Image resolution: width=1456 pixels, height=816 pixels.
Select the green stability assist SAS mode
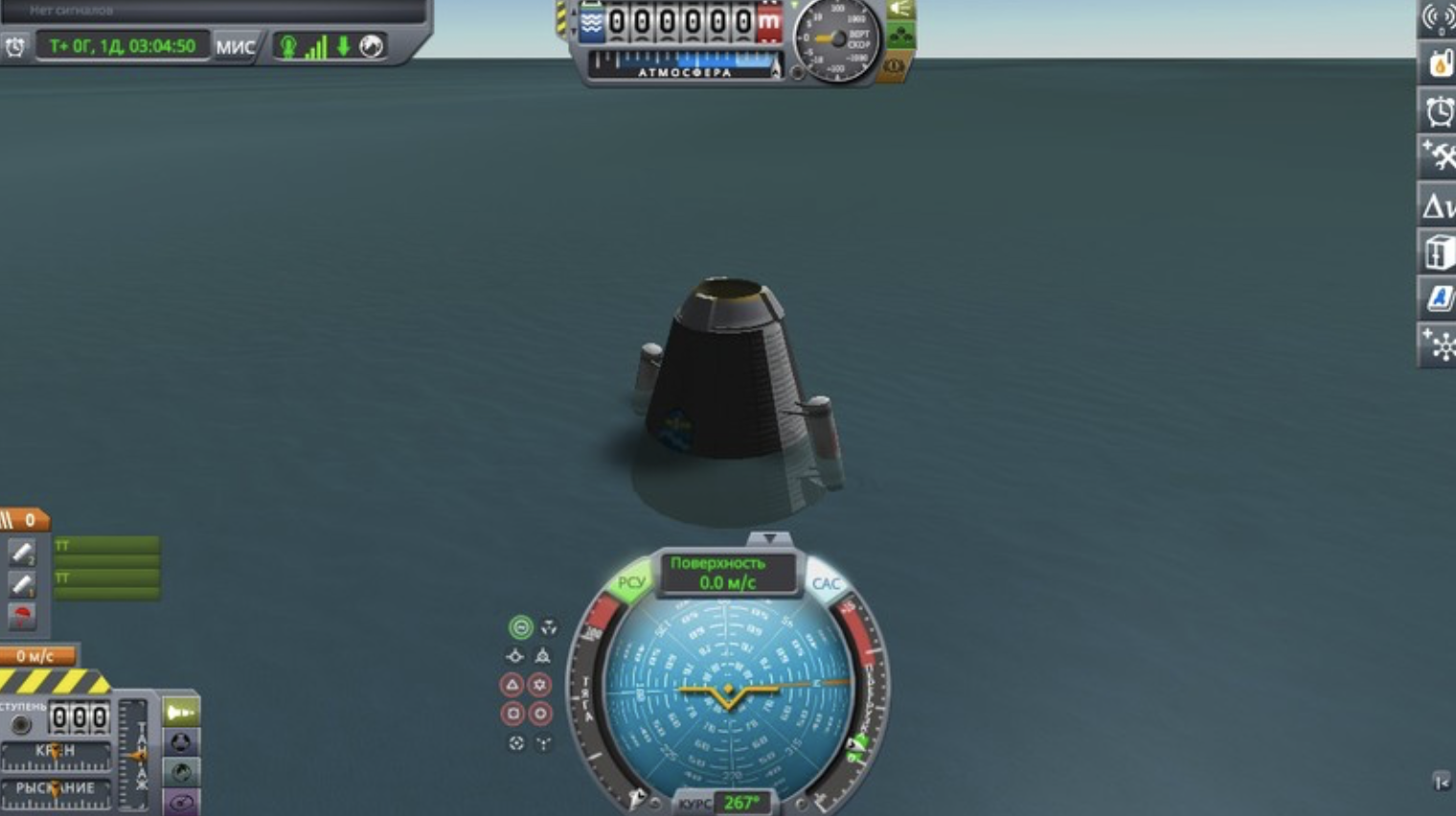coord(520,627)
